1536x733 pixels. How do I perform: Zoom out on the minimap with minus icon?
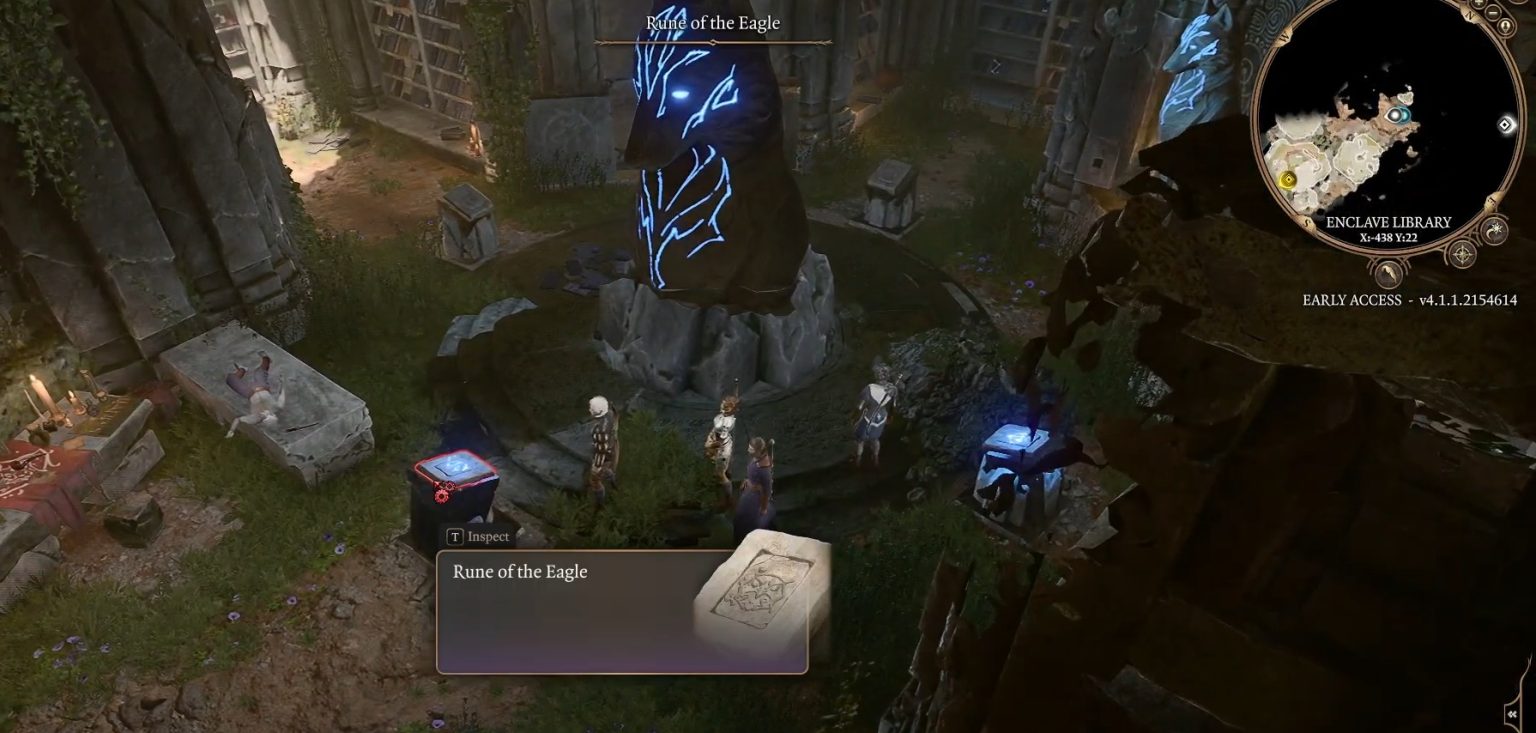point(1493,13)
